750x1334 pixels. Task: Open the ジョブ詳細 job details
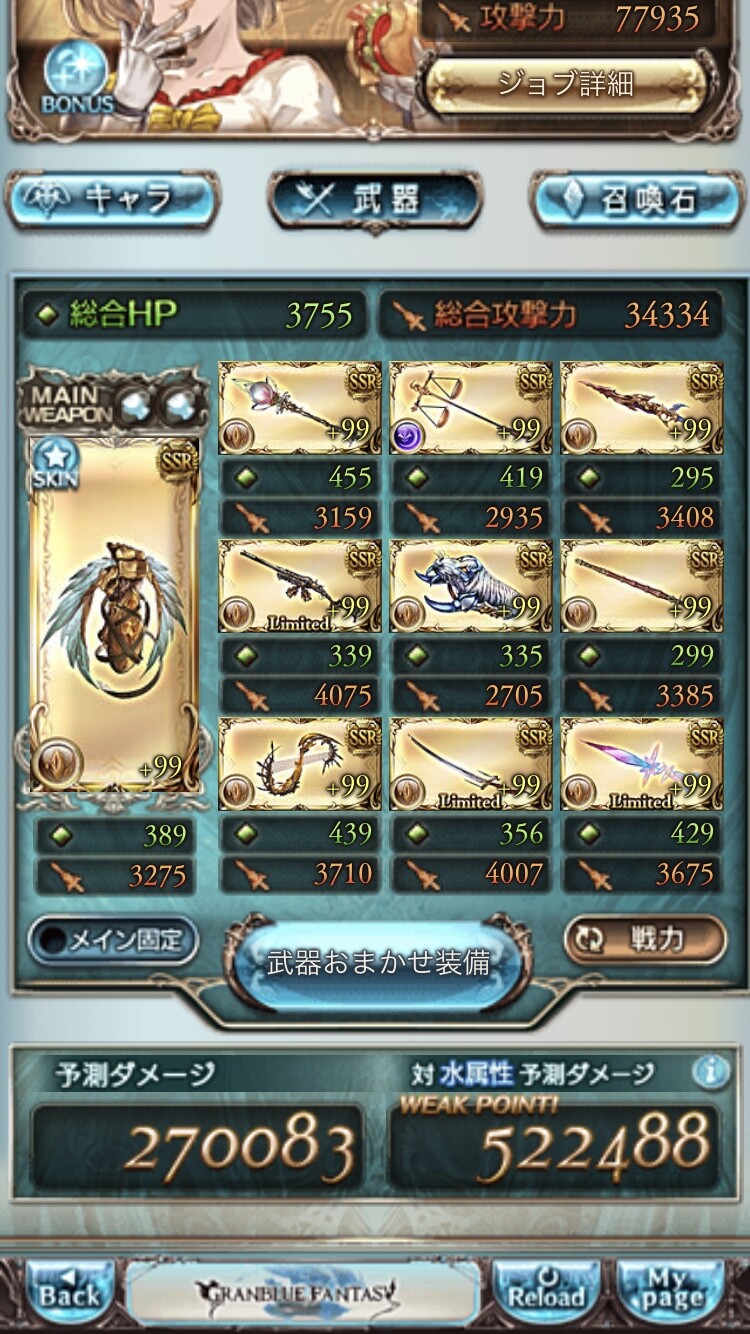565,83
